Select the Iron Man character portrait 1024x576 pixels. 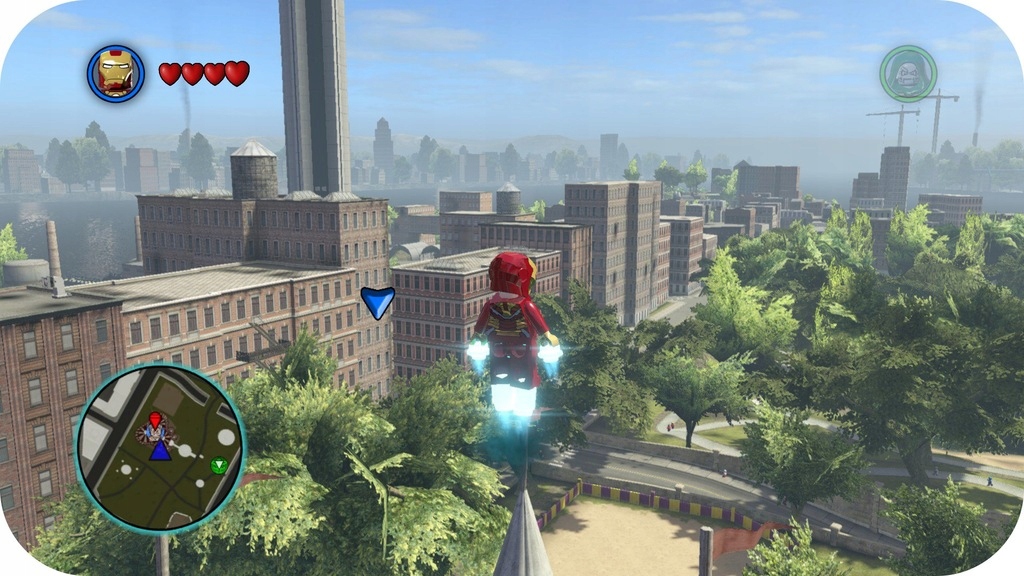click(x=116, y=73)
